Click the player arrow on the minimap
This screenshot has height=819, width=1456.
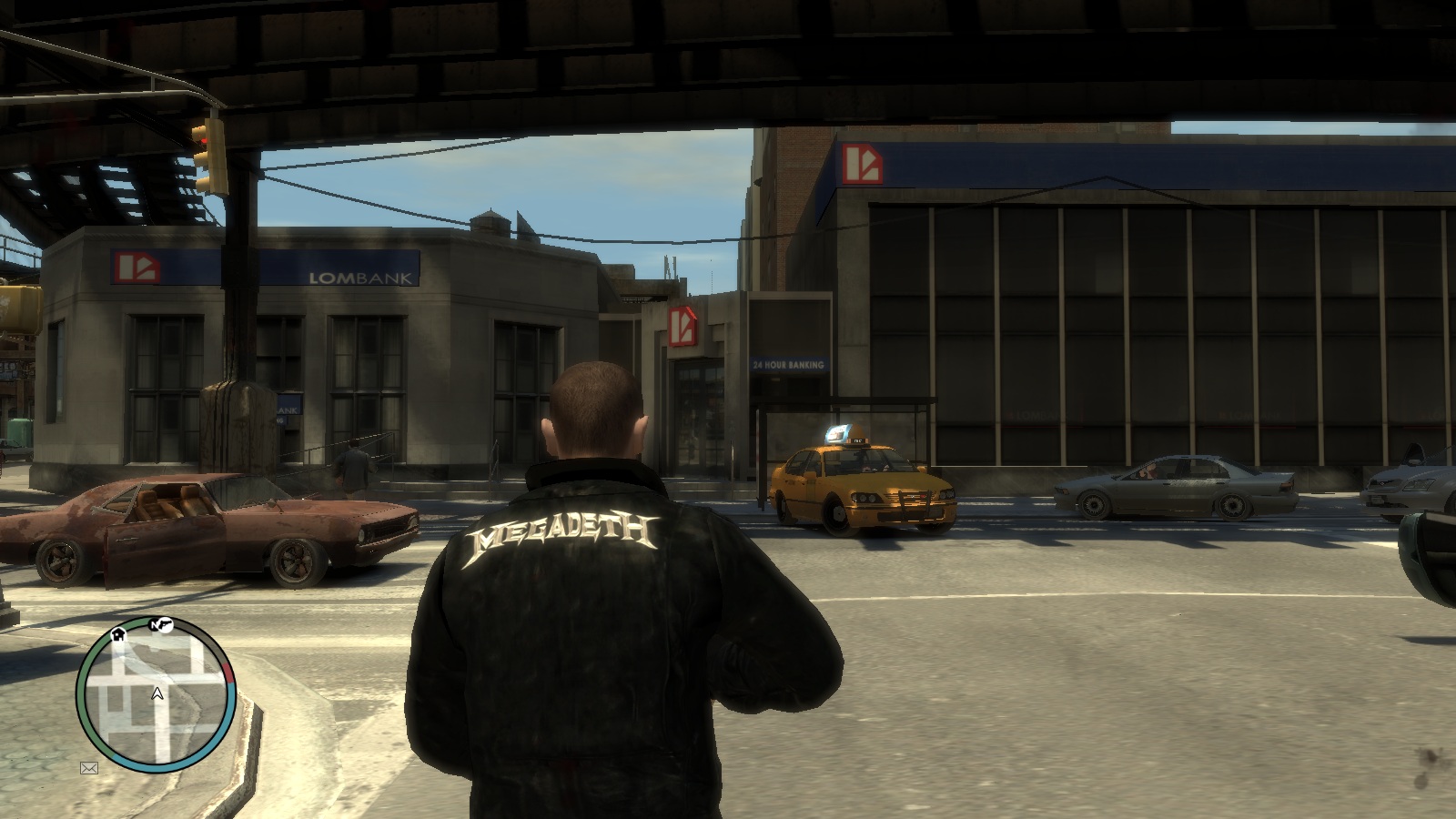click(x=157, y=694)
